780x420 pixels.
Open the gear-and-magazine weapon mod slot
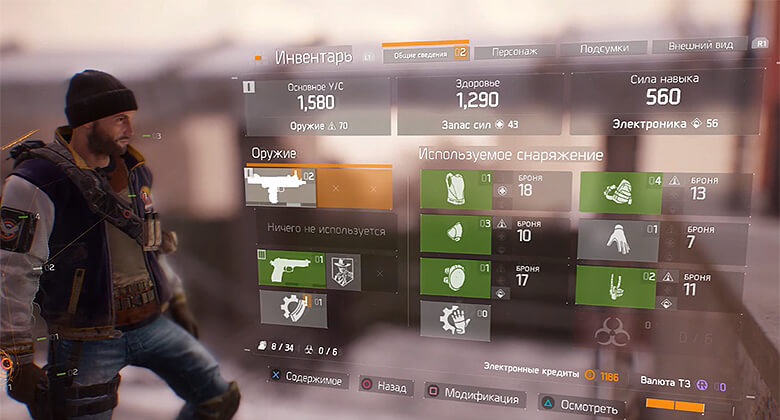292,310
